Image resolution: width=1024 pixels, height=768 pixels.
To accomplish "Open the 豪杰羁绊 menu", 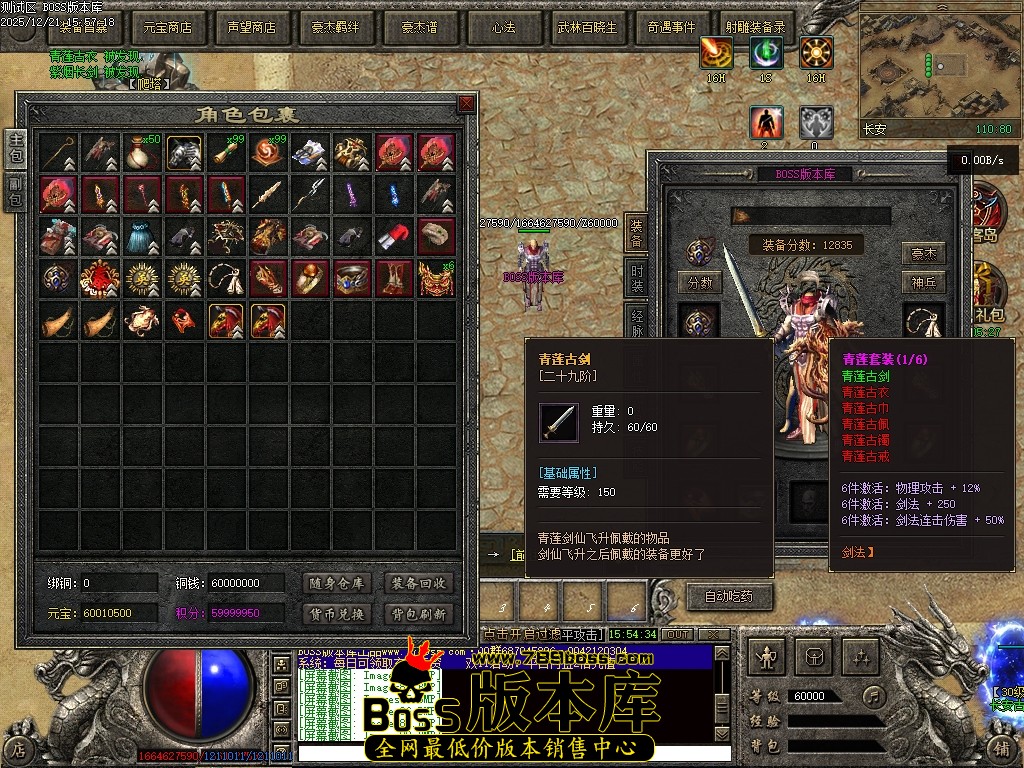I will click(335, 28).
